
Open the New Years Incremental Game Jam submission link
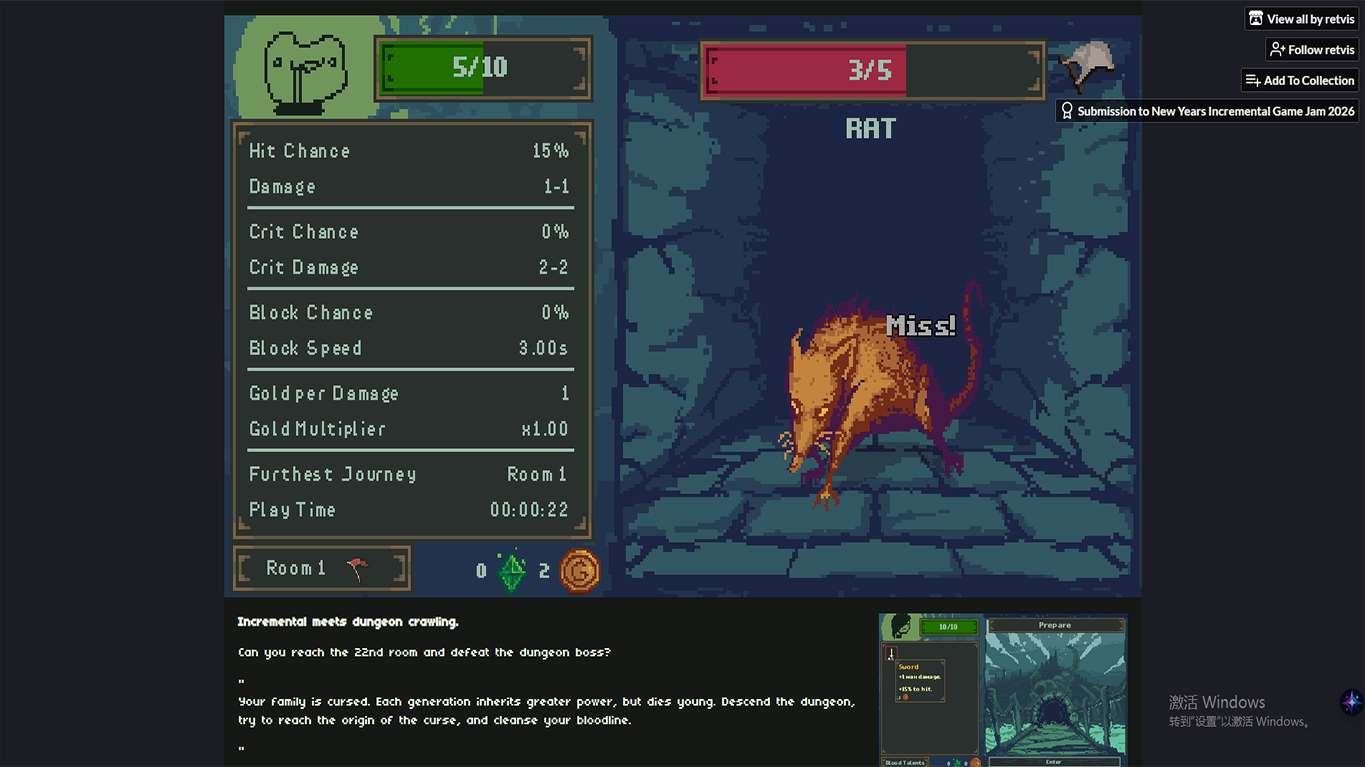1207,111
